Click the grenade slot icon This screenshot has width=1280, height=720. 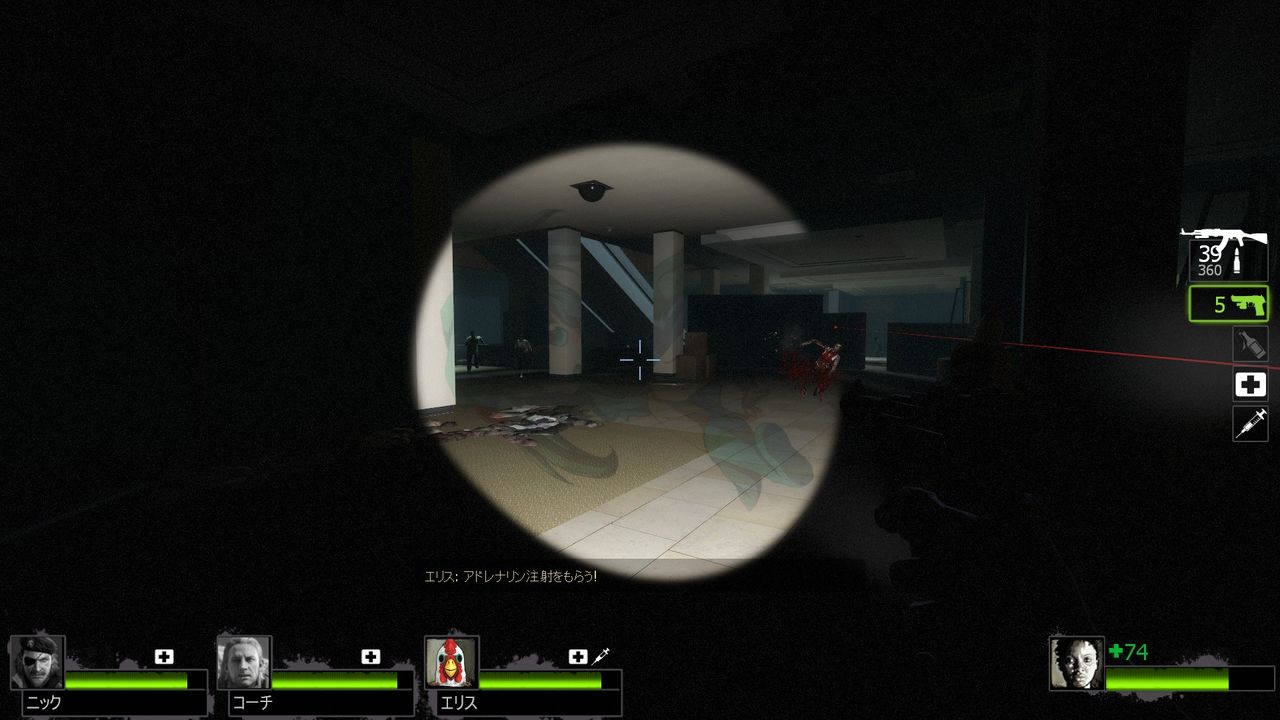click(1251, 344)
